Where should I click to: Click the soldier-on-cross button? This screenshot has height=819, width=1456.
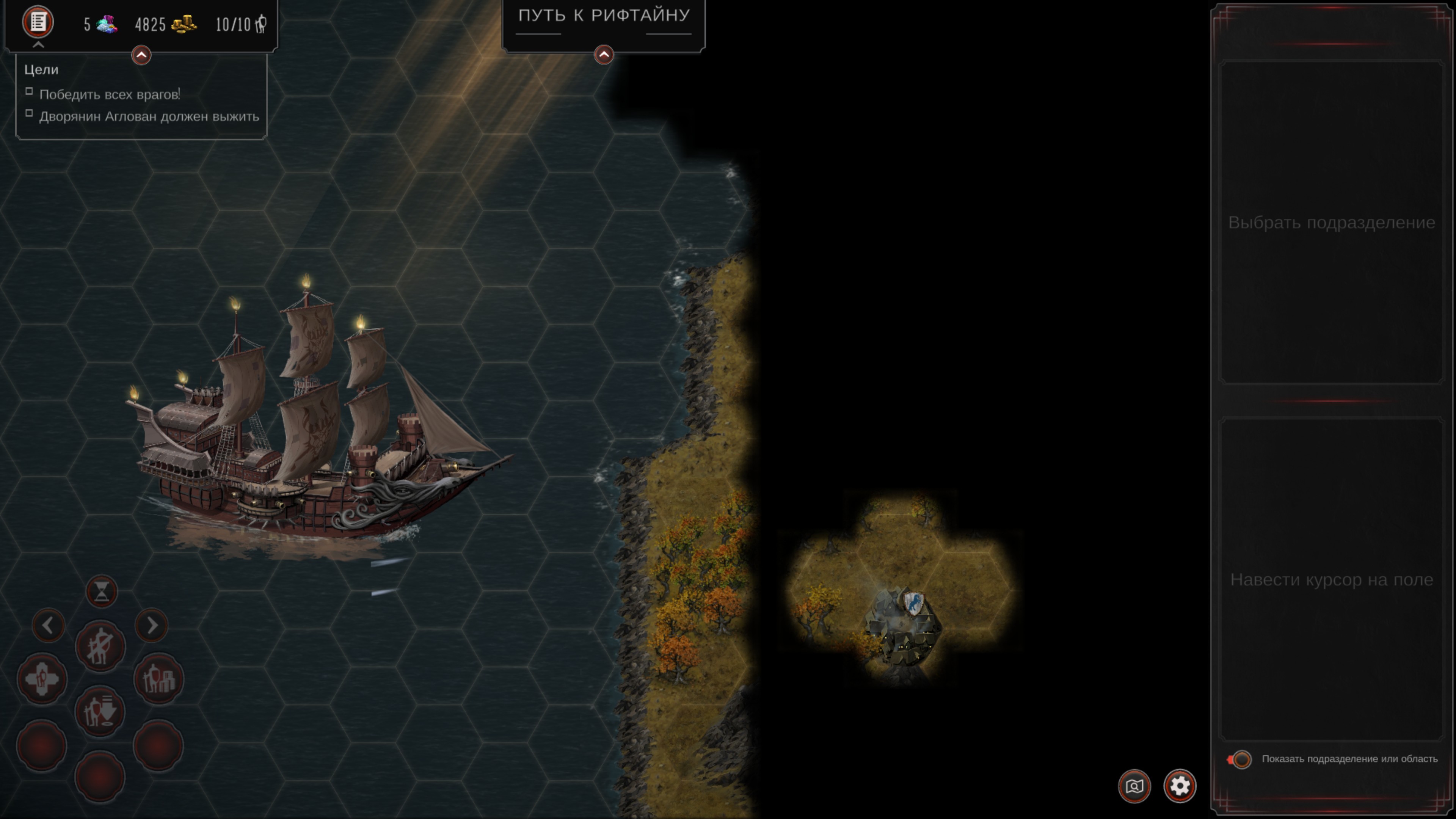point(42,679)
